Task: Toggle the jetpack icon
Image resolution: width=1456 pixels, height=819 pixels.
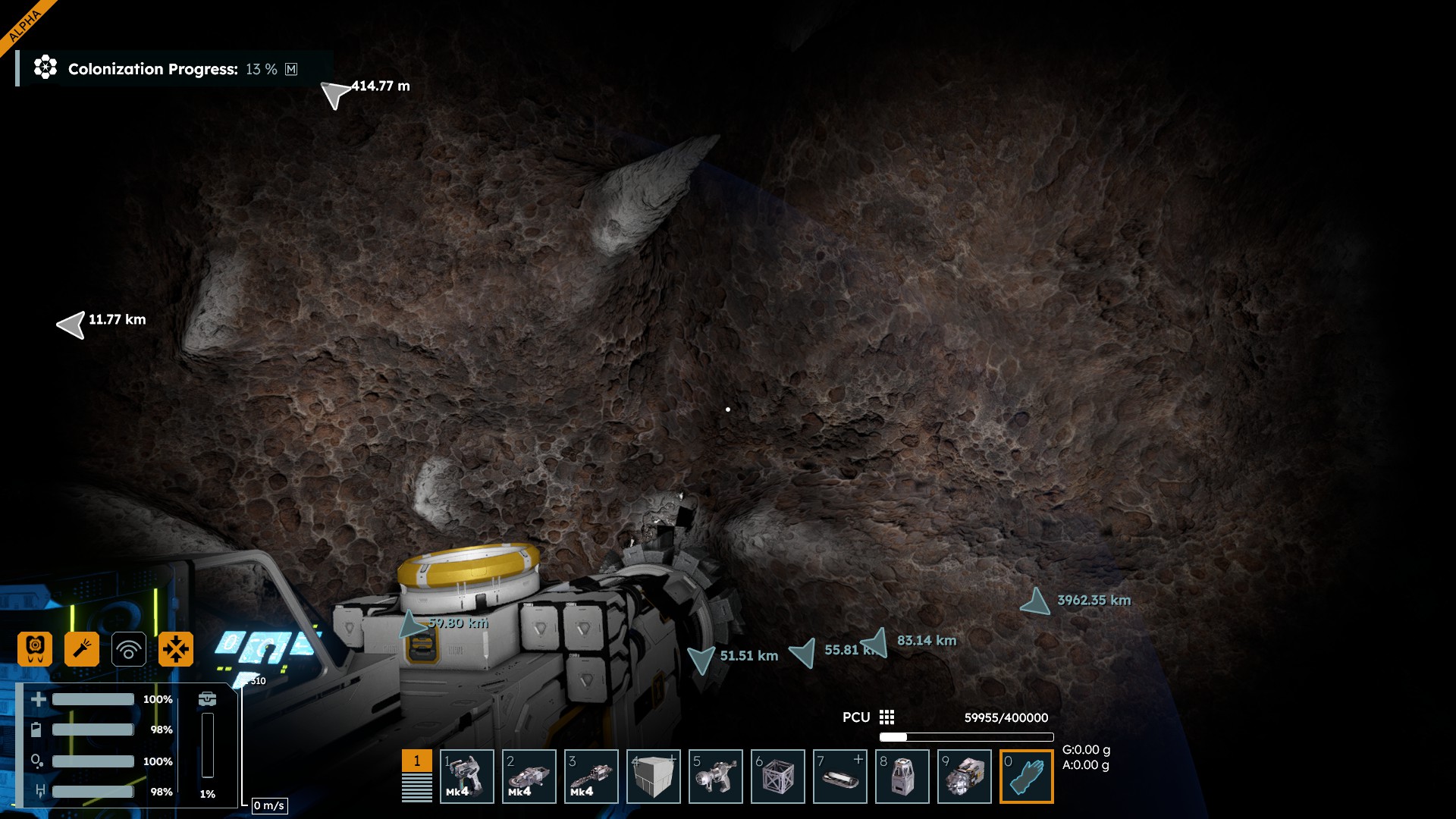Action: pyautogui.click(x=35, y=649)
